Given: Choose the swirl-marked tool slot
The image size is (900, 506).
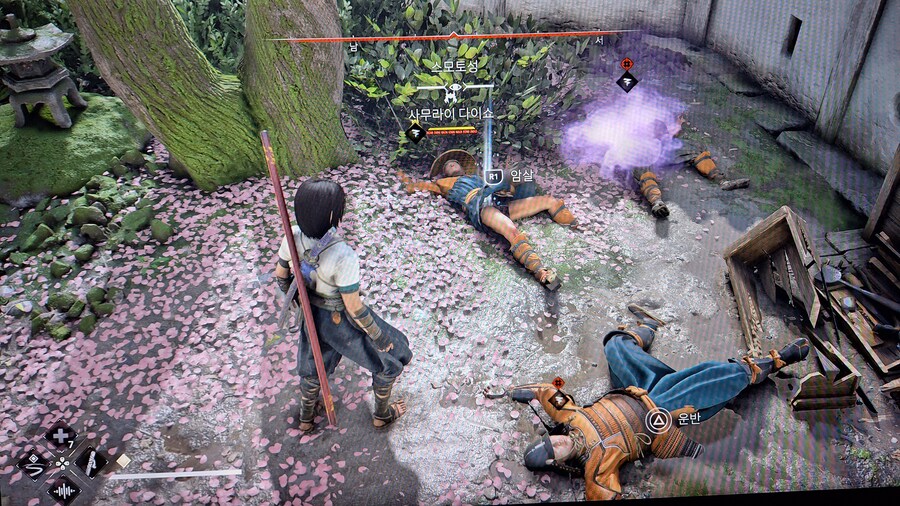Looking at the screenshot, I should point(34,463).
